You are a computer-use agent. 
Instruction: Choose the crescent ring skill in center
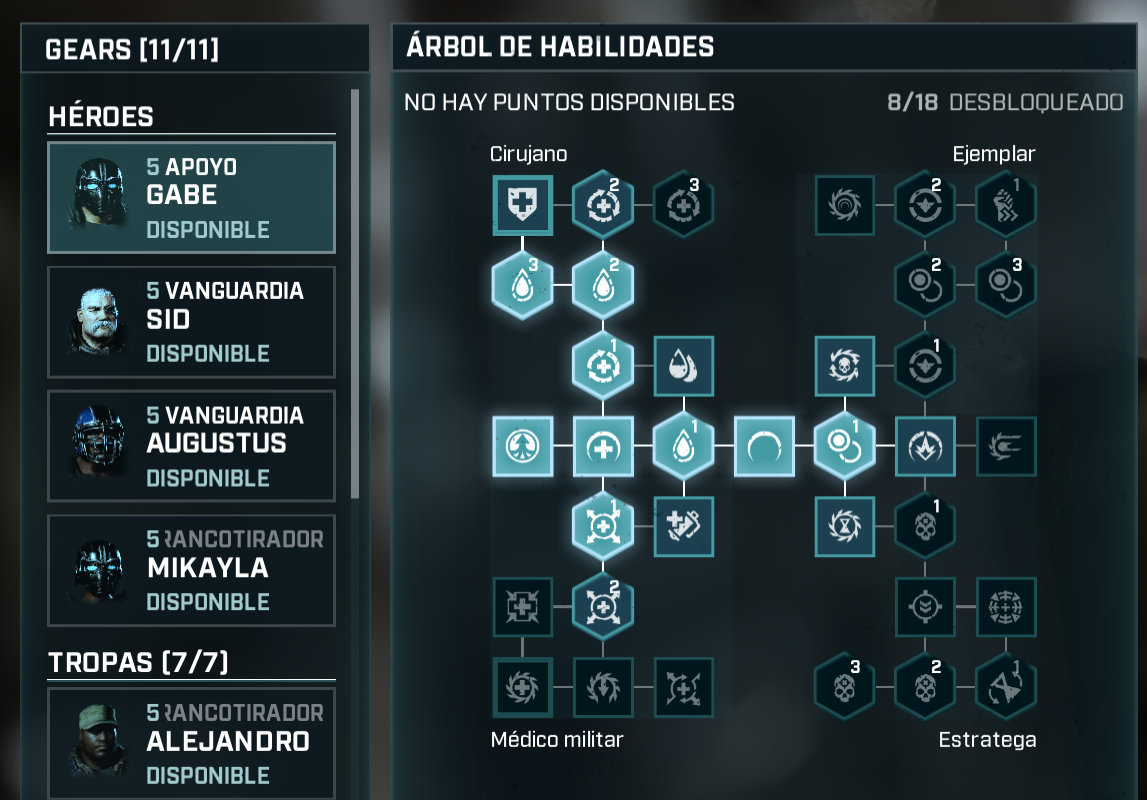pyautogui.click(x=764, y=446)
